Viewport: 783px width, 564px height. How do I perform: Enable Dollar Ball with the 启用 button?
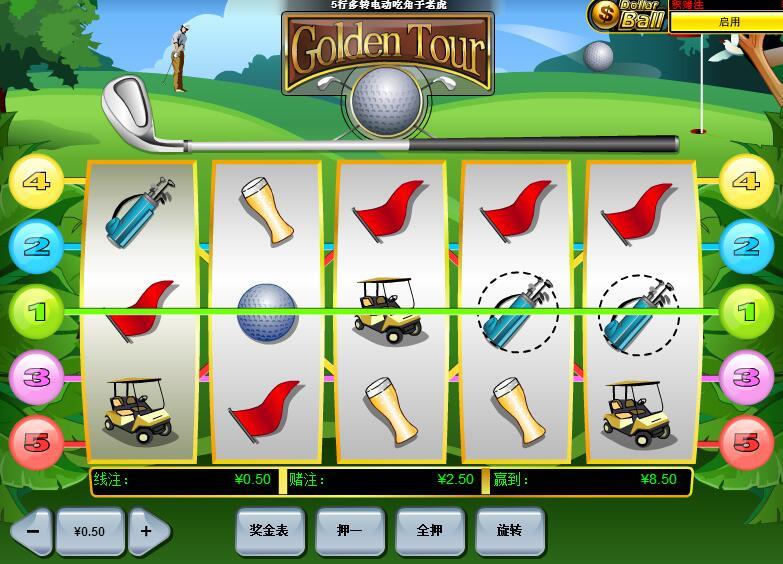(728, 21)
